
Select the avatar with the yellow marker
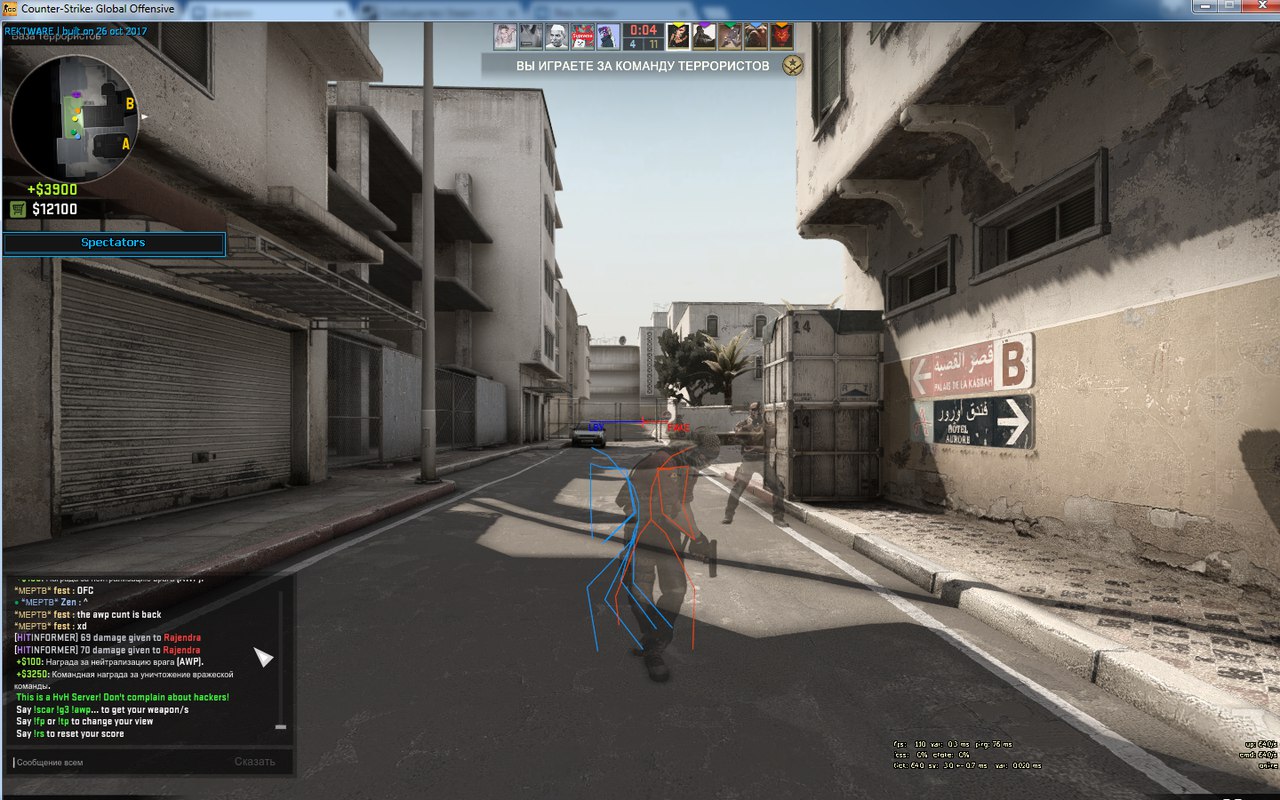click(679, 36)
